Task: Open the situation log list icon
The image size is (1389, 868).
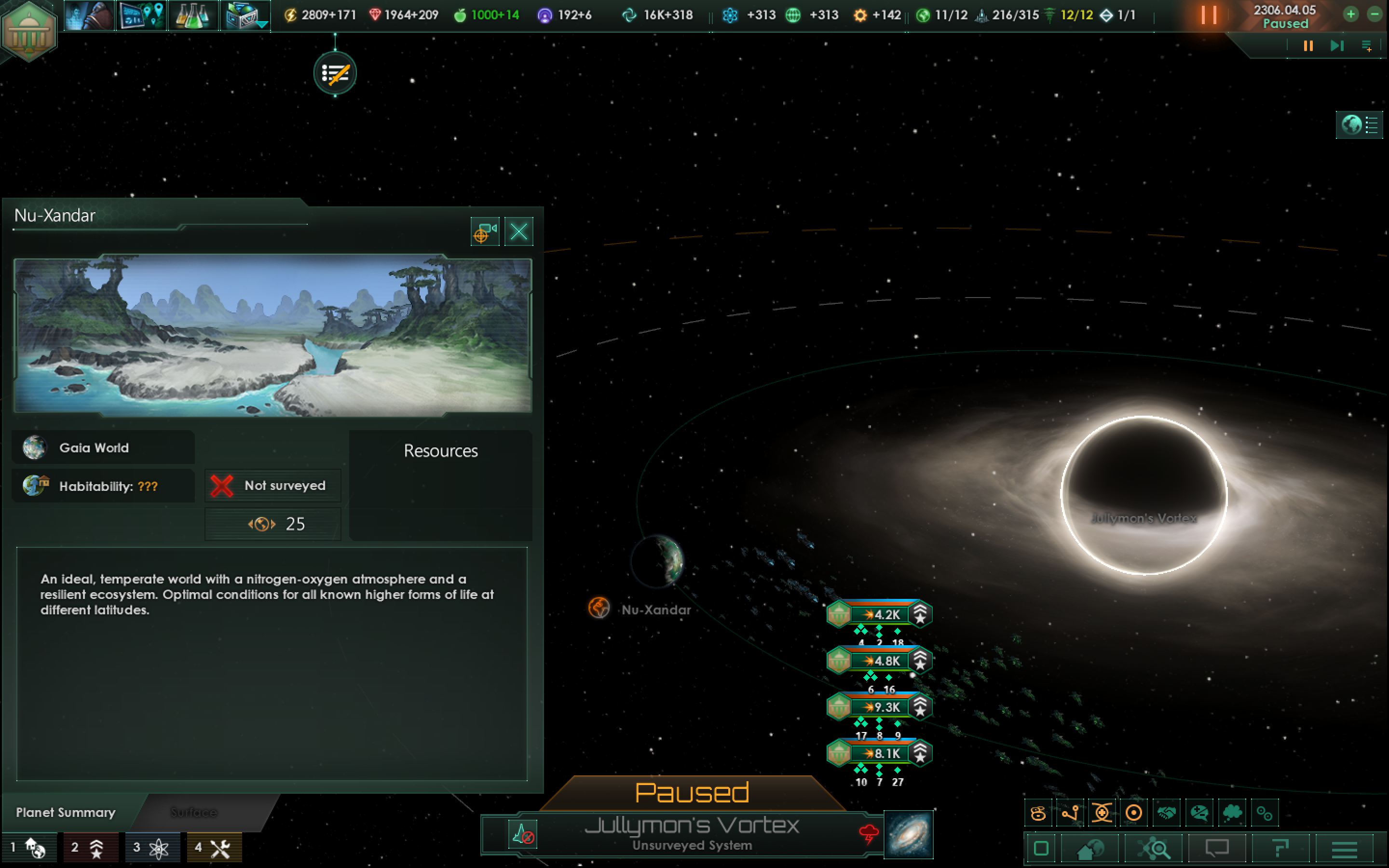Action: pyautogui.click(x=335, y=73)
